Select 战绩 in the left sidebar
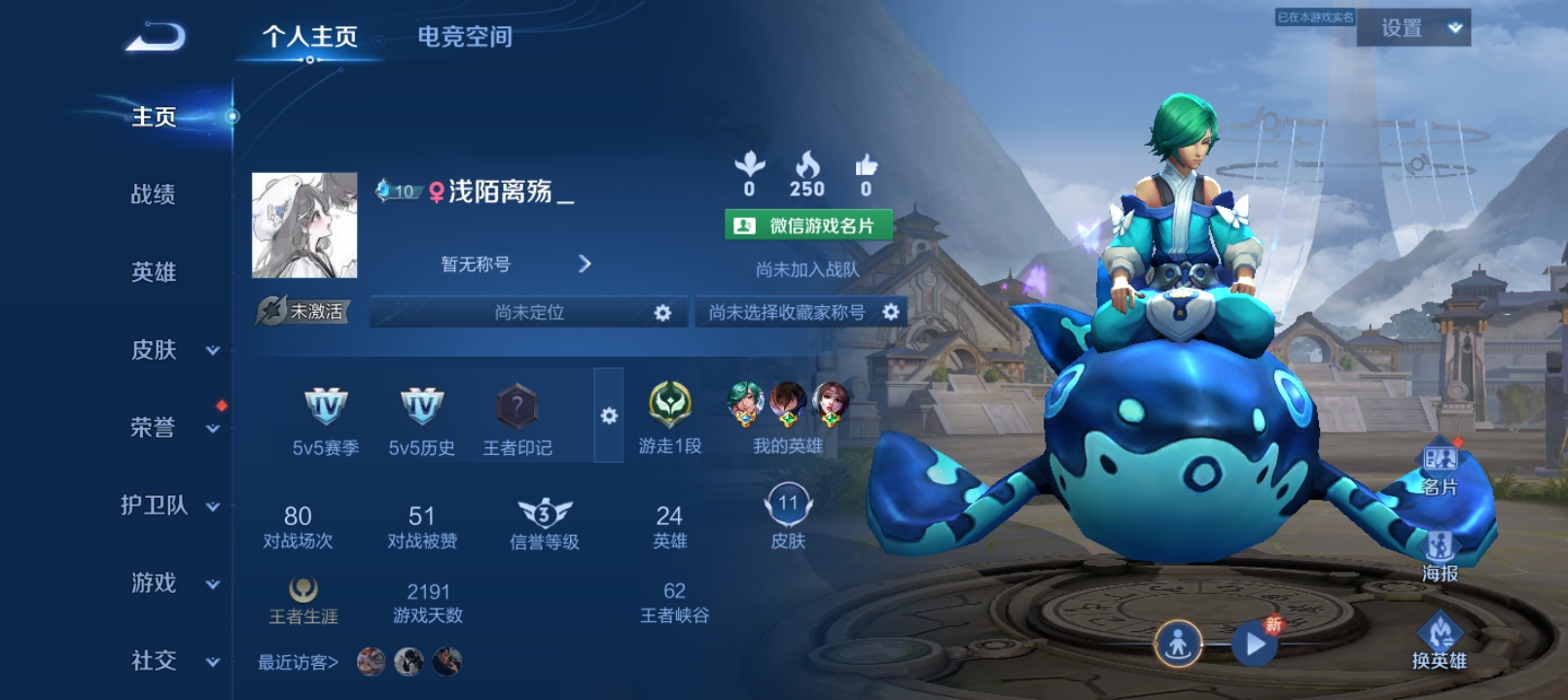This screenshot has width=1568, height=700. point(156,194)
